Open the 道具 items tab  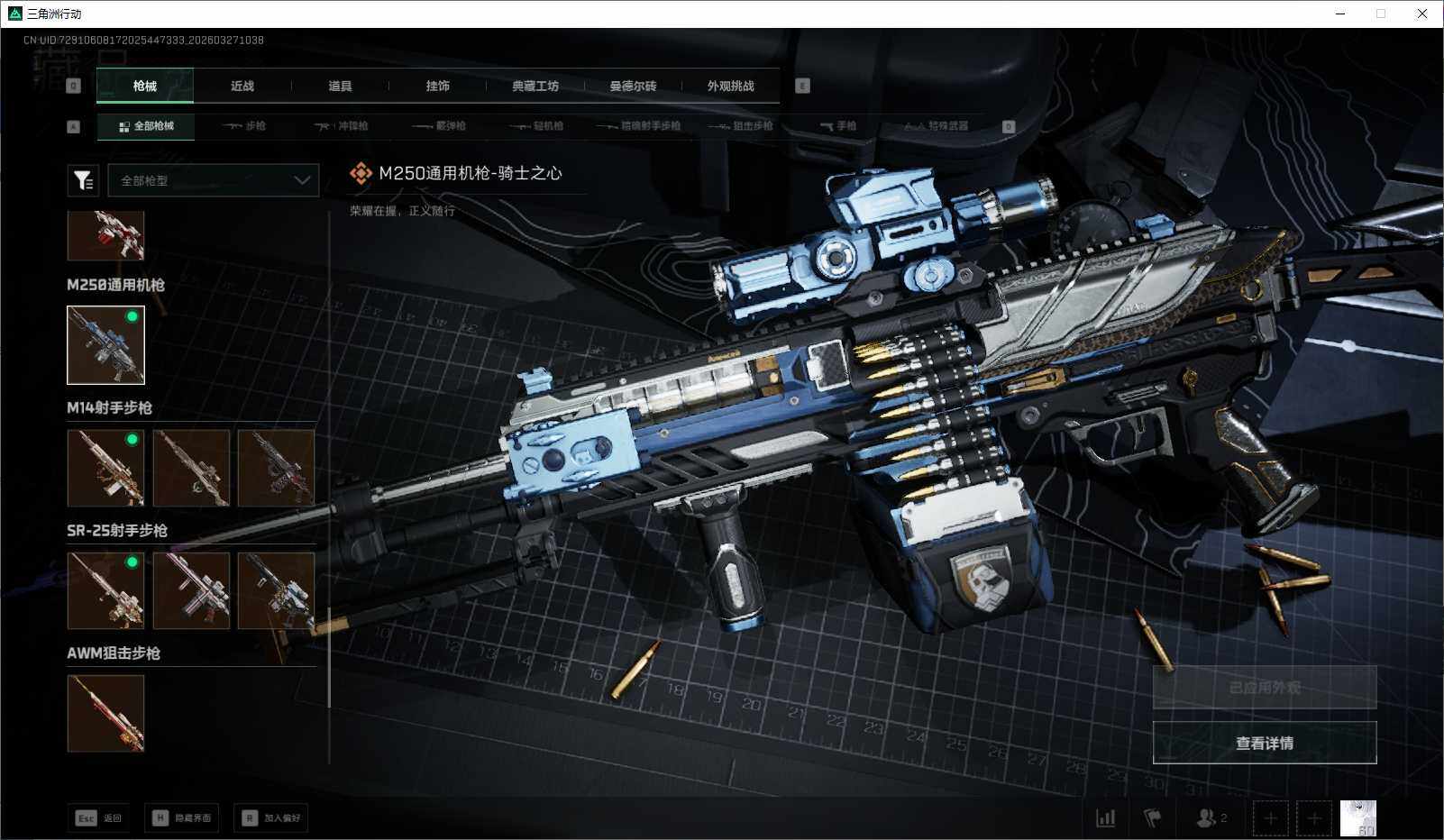pos(340,86)
